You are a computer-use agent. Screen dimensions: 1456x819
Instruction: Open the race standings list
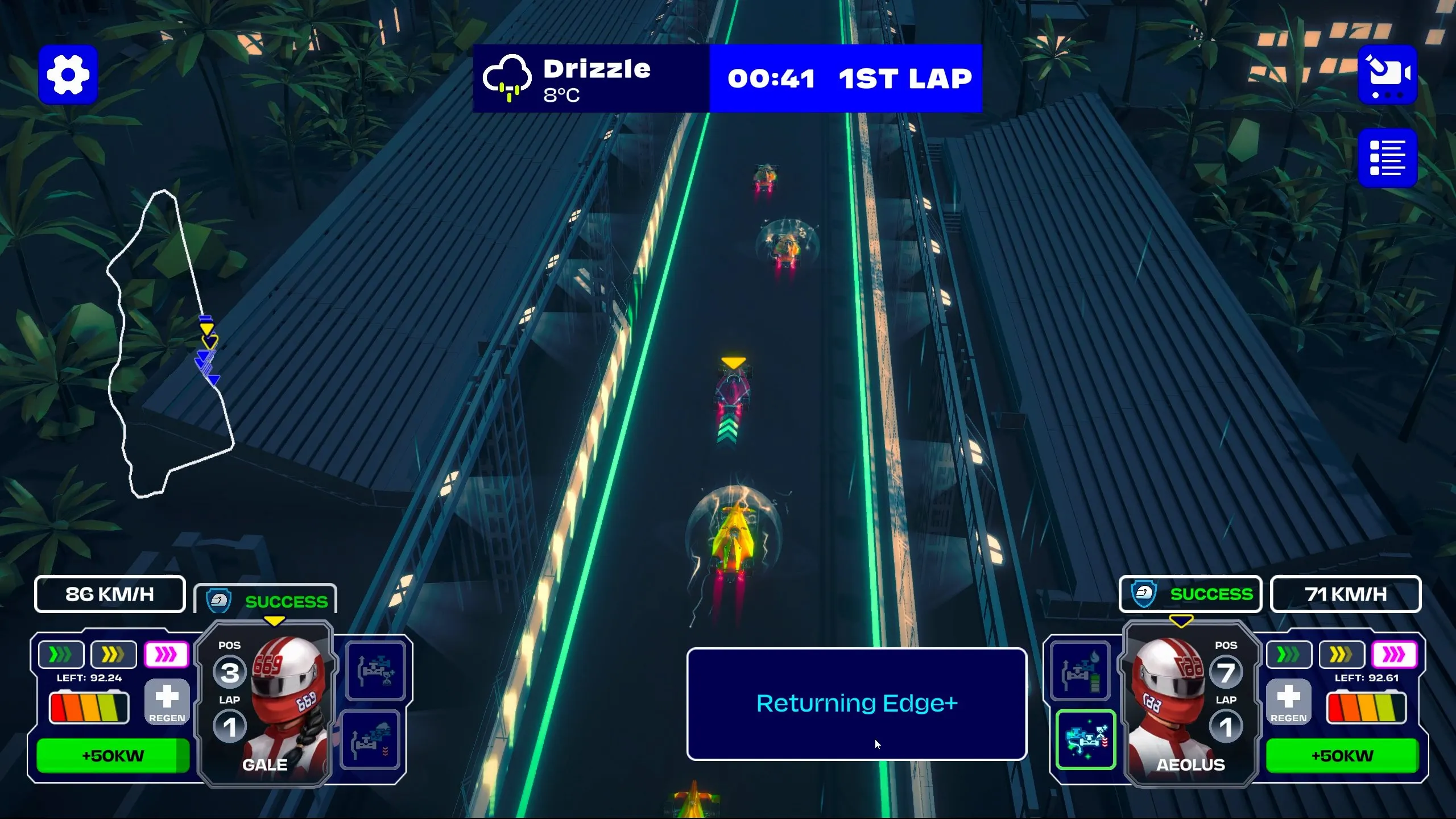(1387, 158)
